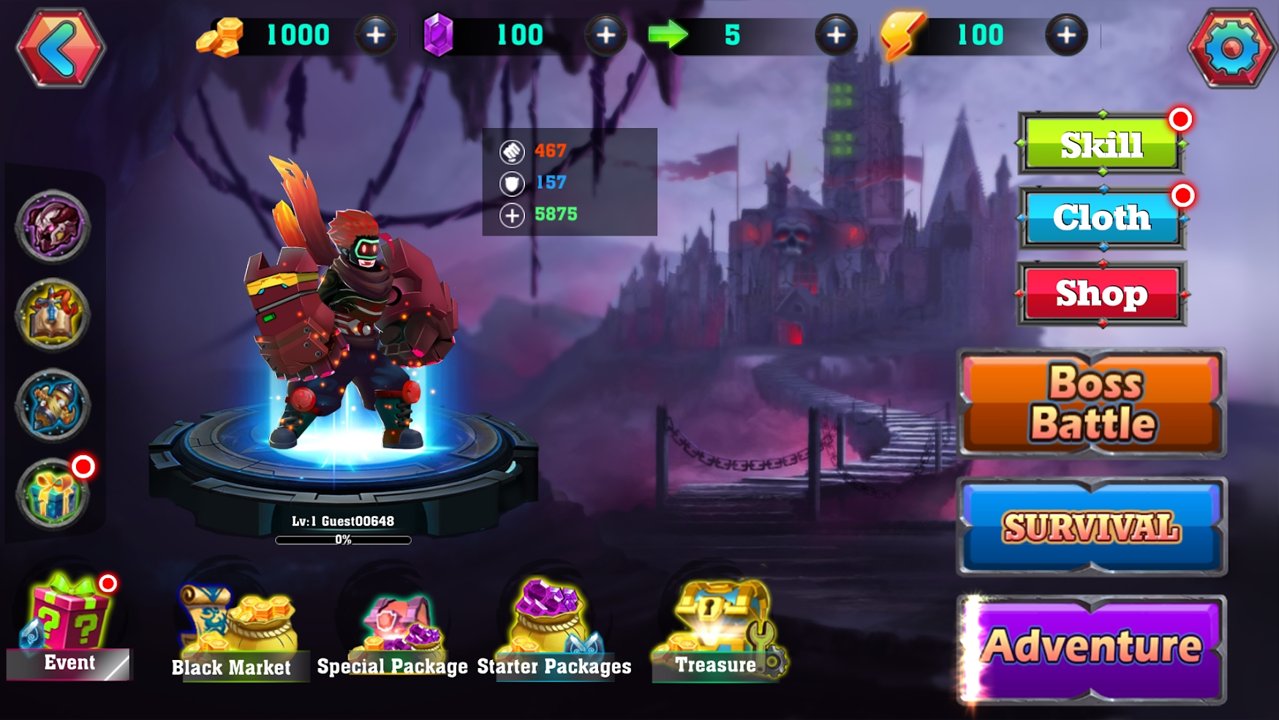Add more gold coins with the plus button
1279x720 pixels.
click(375, 36)
